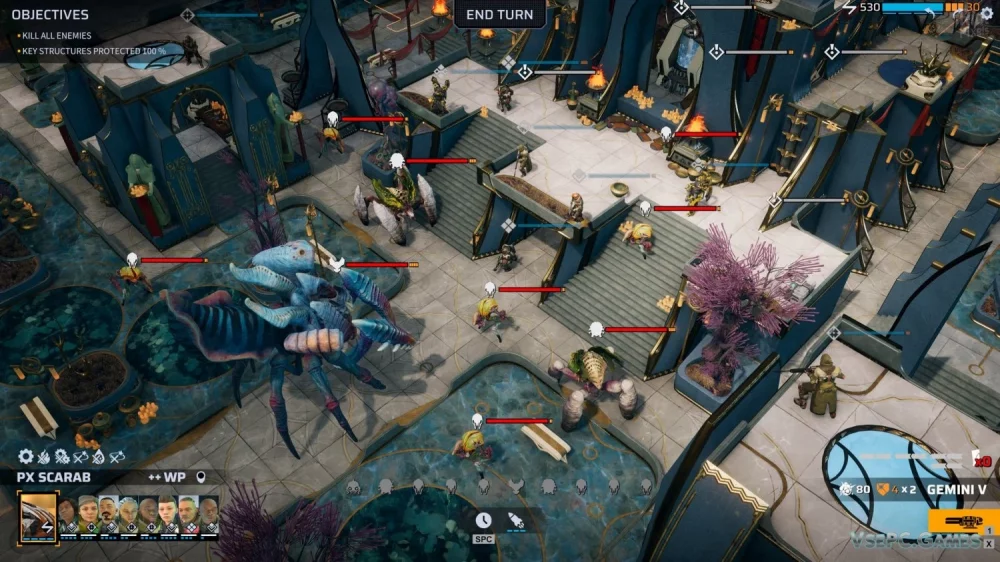Choose the soldier portrait directly beside the Scarab

(68, 513)
